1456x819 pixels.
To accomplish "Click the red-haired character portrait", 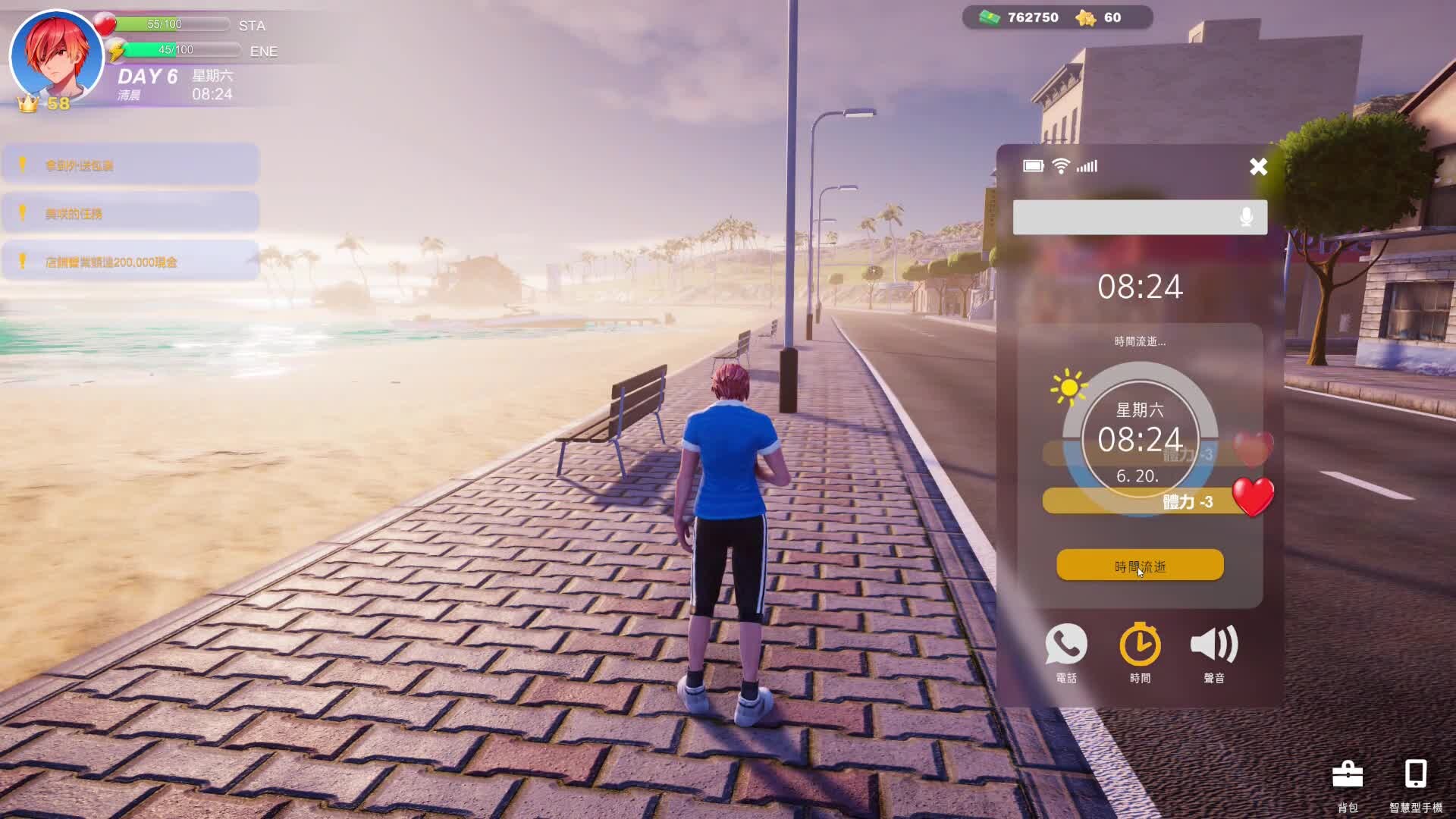I will (x=56, y=56).
